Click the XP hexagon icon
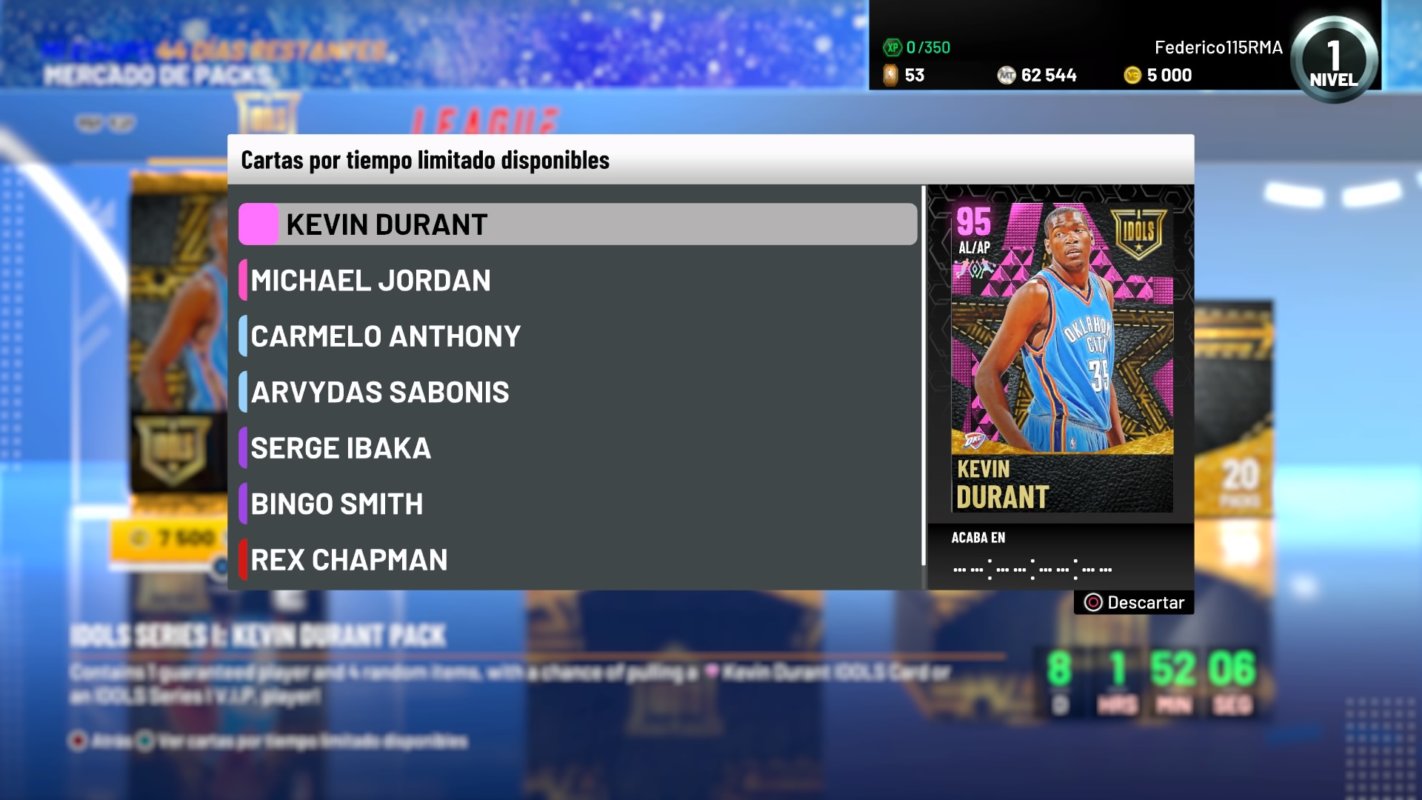The image size is (1422, 800). (894, 46)
